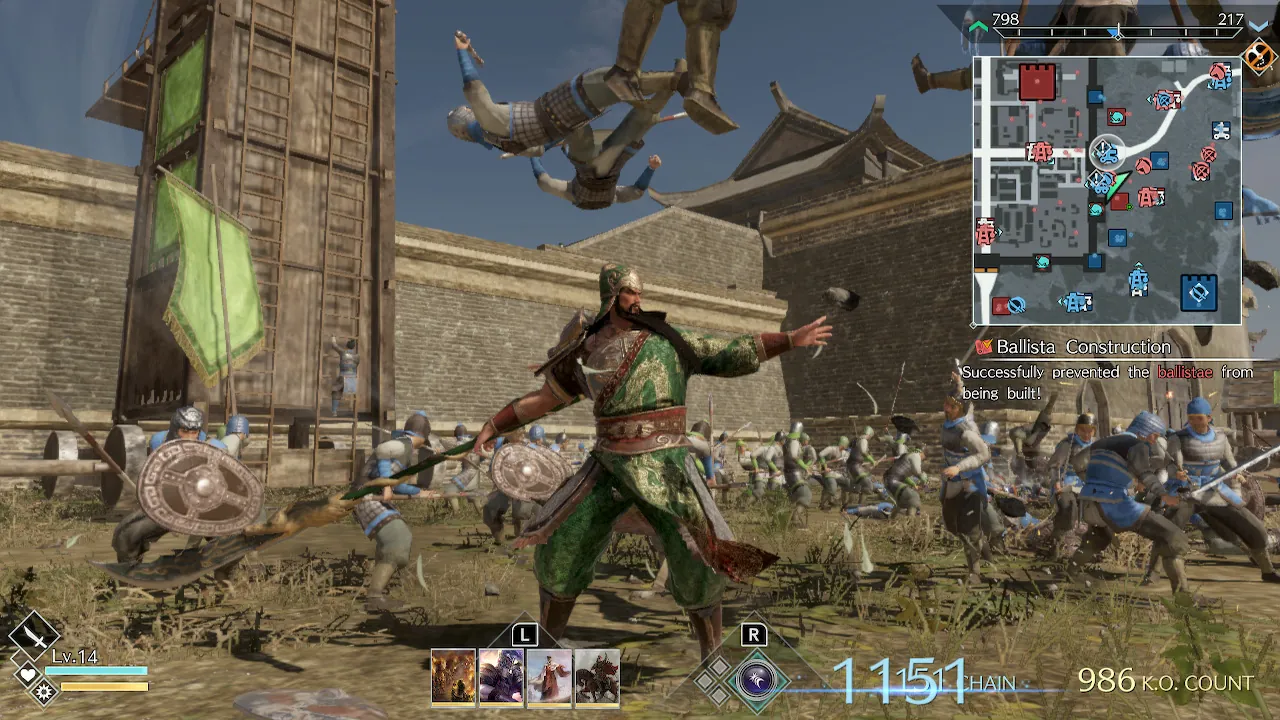
Task: Expand the L button card selection prompt
Action: 523,634
